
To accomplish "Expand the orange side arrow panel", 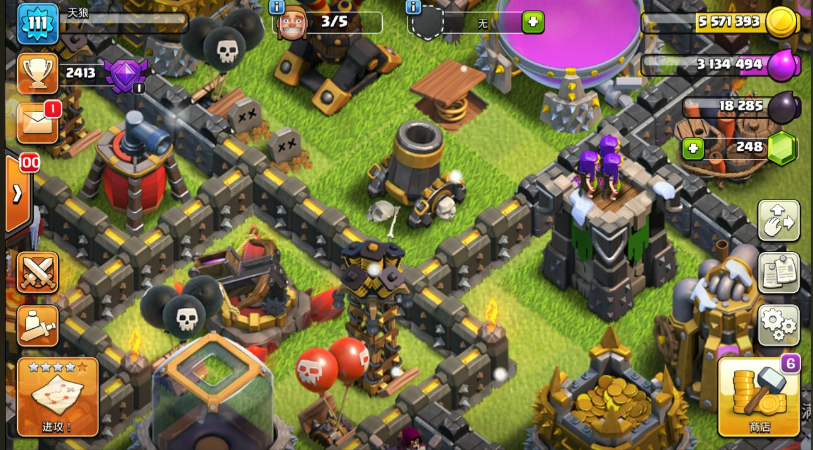I will pos(17,193).
